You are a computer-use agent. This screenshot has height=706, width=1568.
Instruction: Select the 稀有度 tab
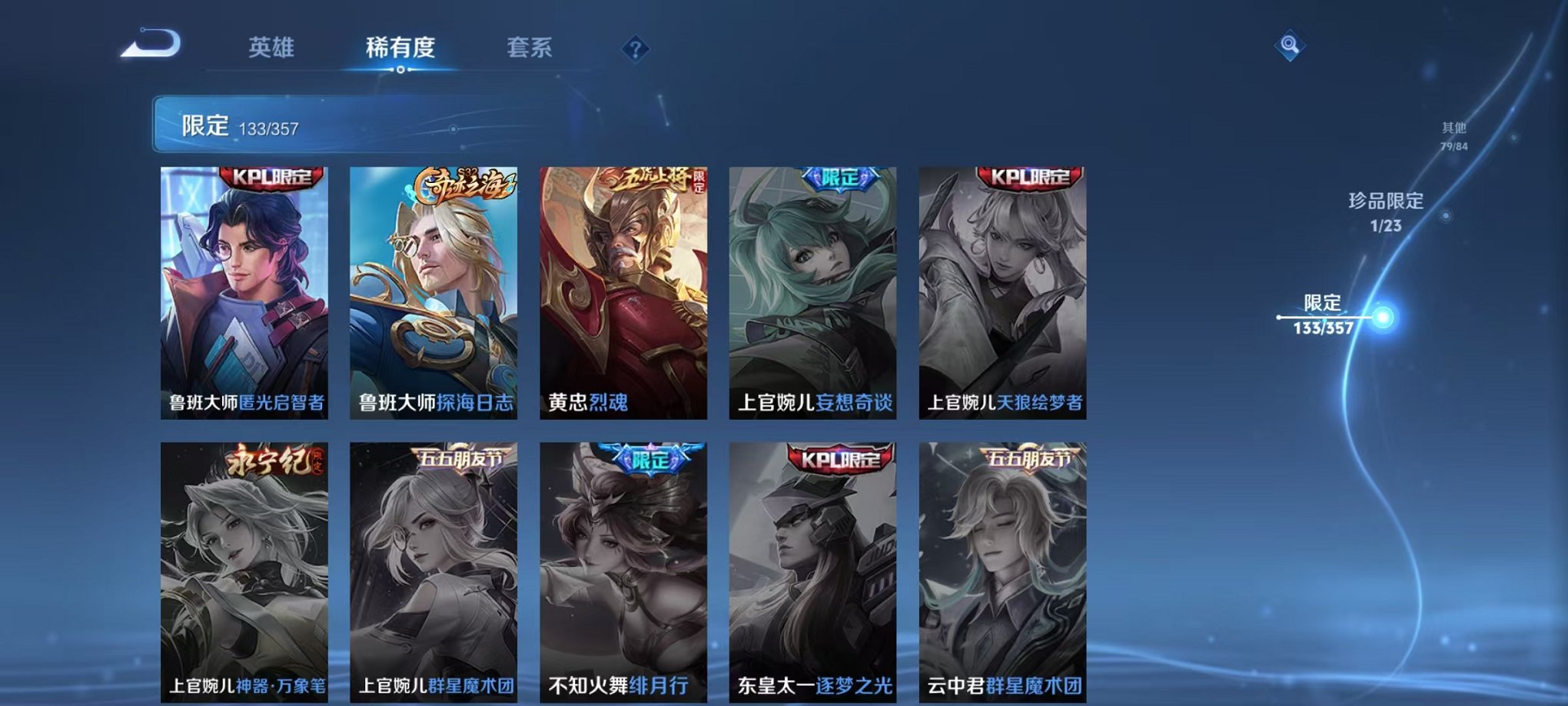click(x=400, y=48)
